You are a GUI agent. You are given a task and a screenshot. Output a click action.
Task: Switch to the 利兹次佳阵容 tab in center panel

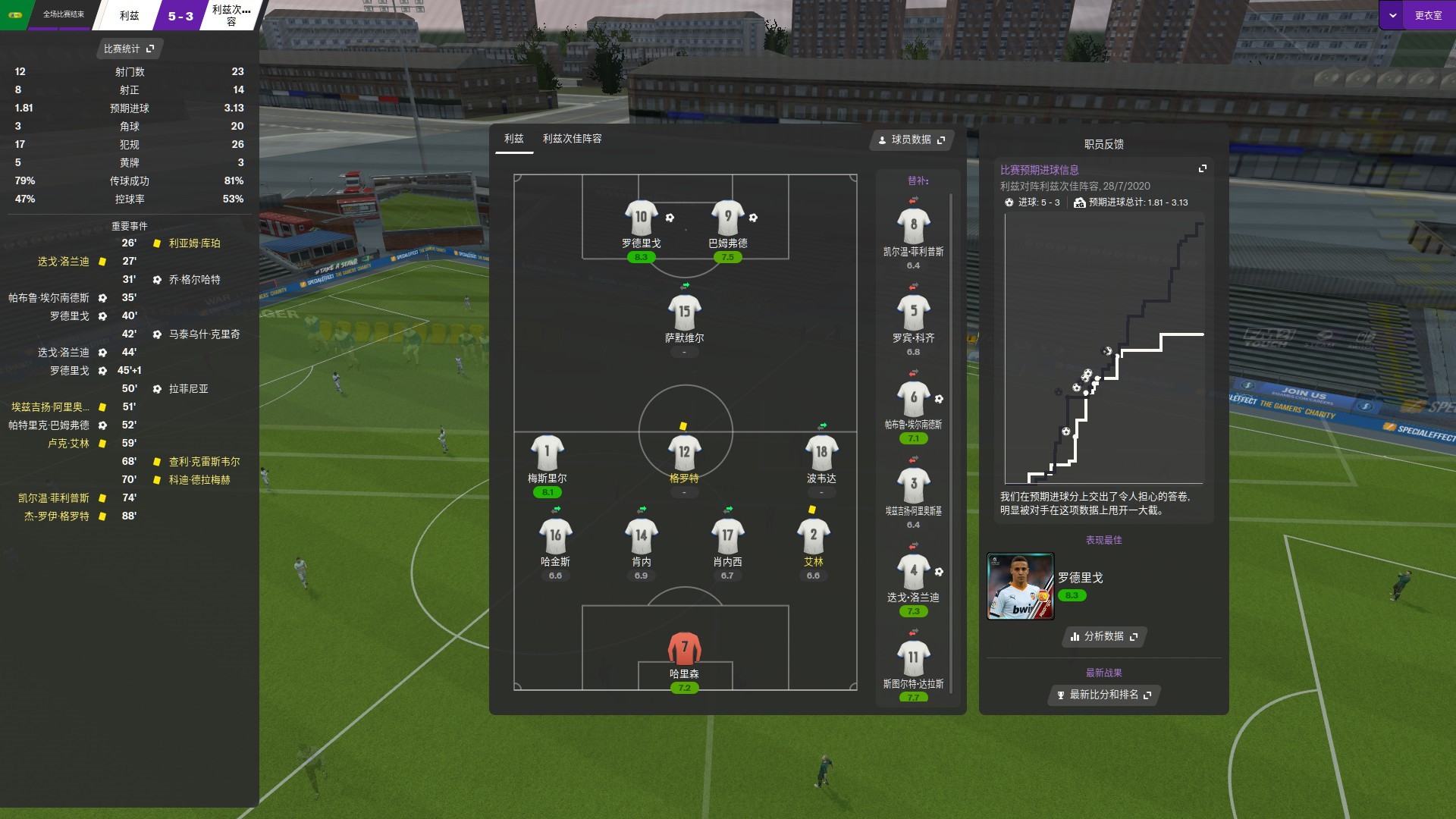click(x=574, y=140)
